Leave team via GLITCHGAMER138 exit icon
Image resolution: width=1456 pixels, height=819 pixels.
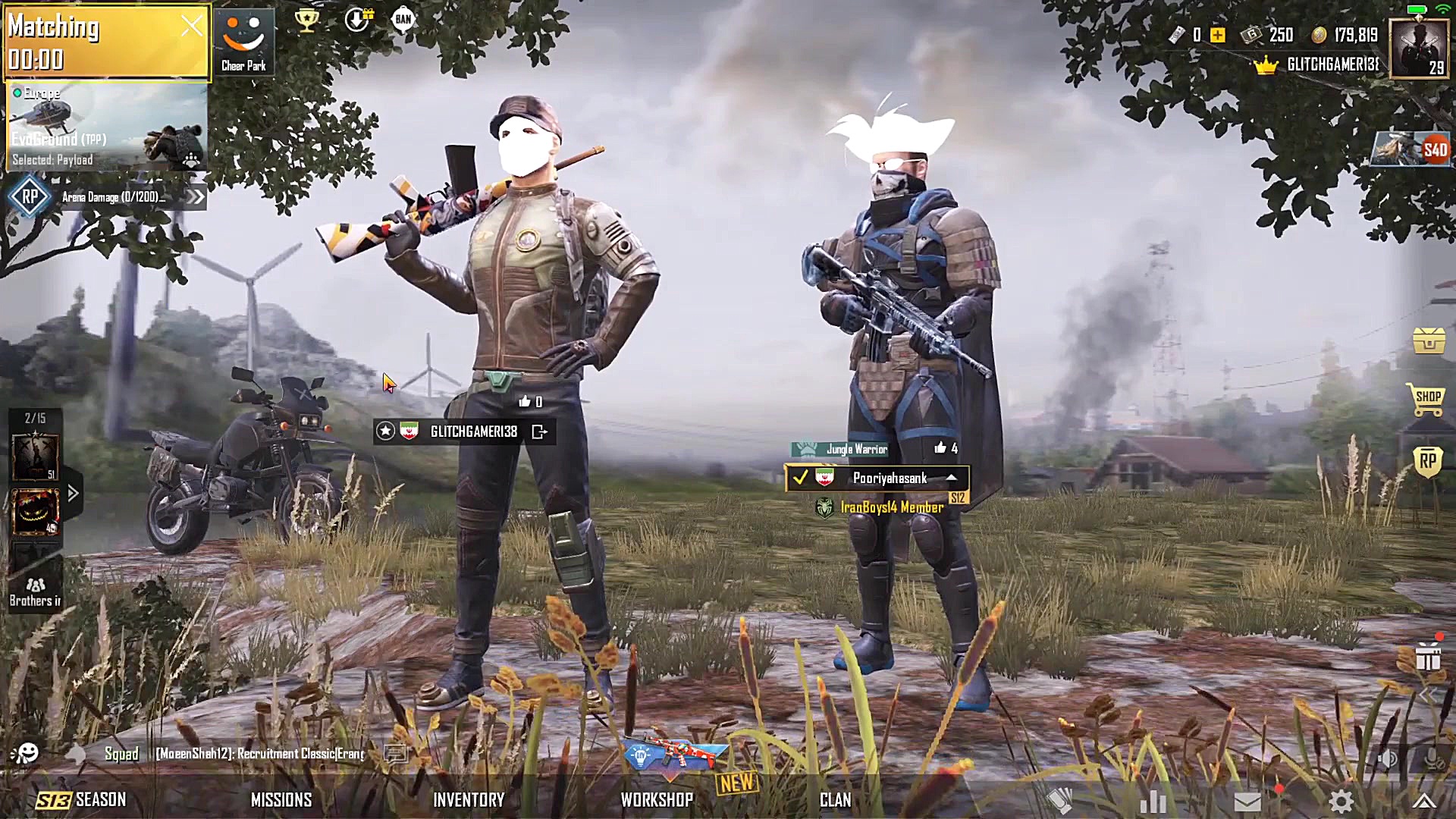coord(539,431)
